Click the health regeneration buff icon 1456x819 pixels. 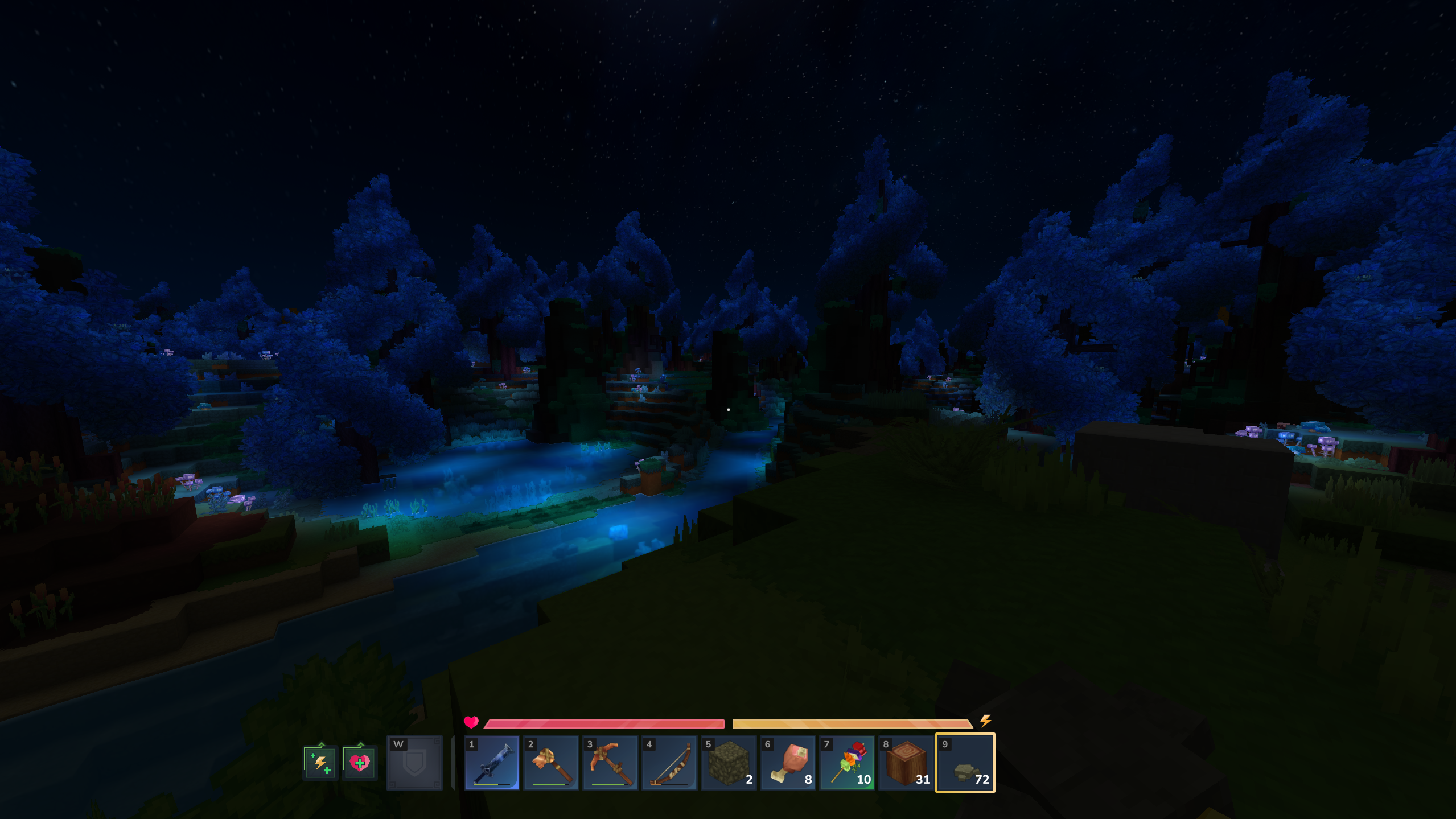pyautogui.click(x=360, y=763)
